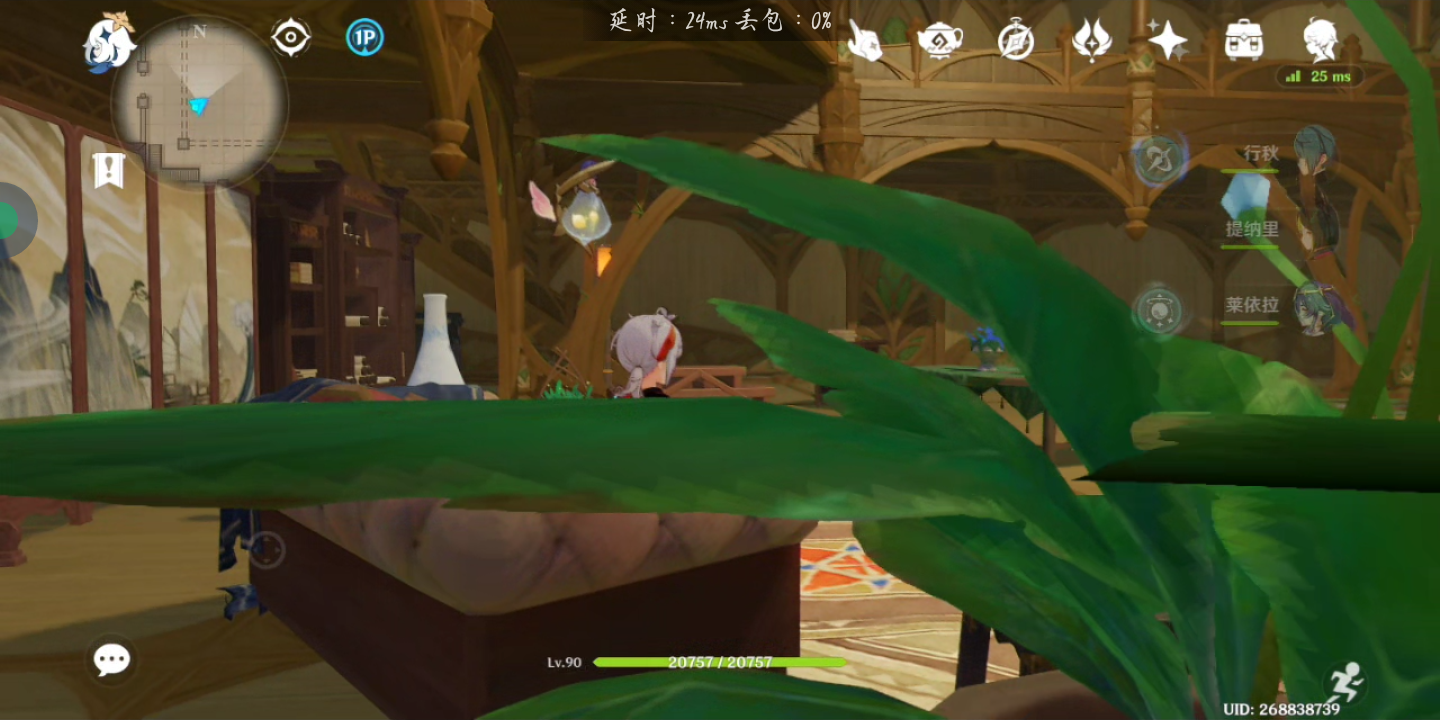
Task: Open the four-pointed star wish menu
Action: click(1167, 41)
